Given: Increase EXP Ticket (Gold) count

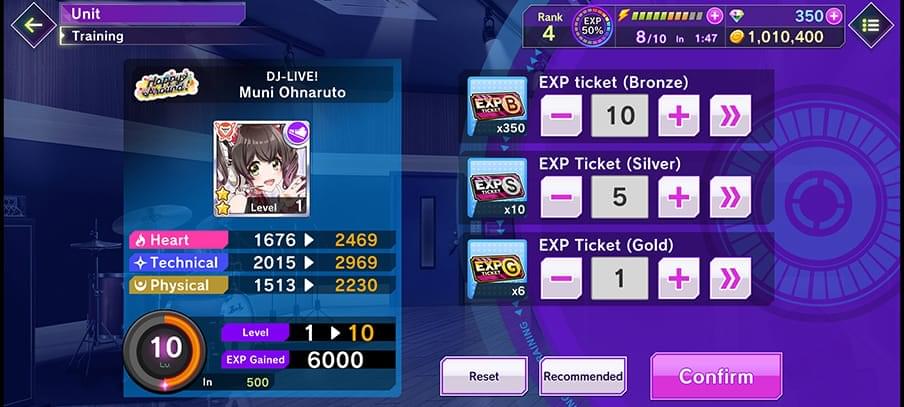Looking at the screenshot, I should click(x=679, y=278).
